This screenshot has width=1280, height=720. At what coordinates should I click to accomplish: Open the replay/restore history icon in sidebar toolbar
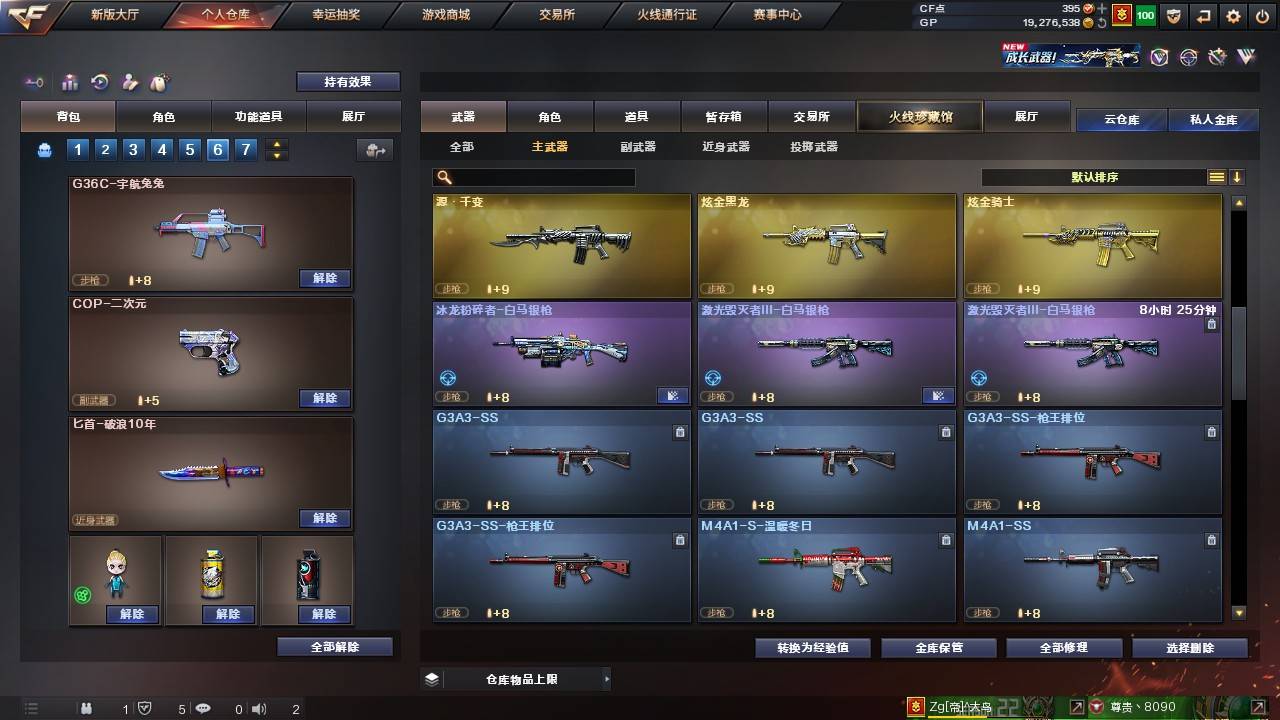point(98,82)
